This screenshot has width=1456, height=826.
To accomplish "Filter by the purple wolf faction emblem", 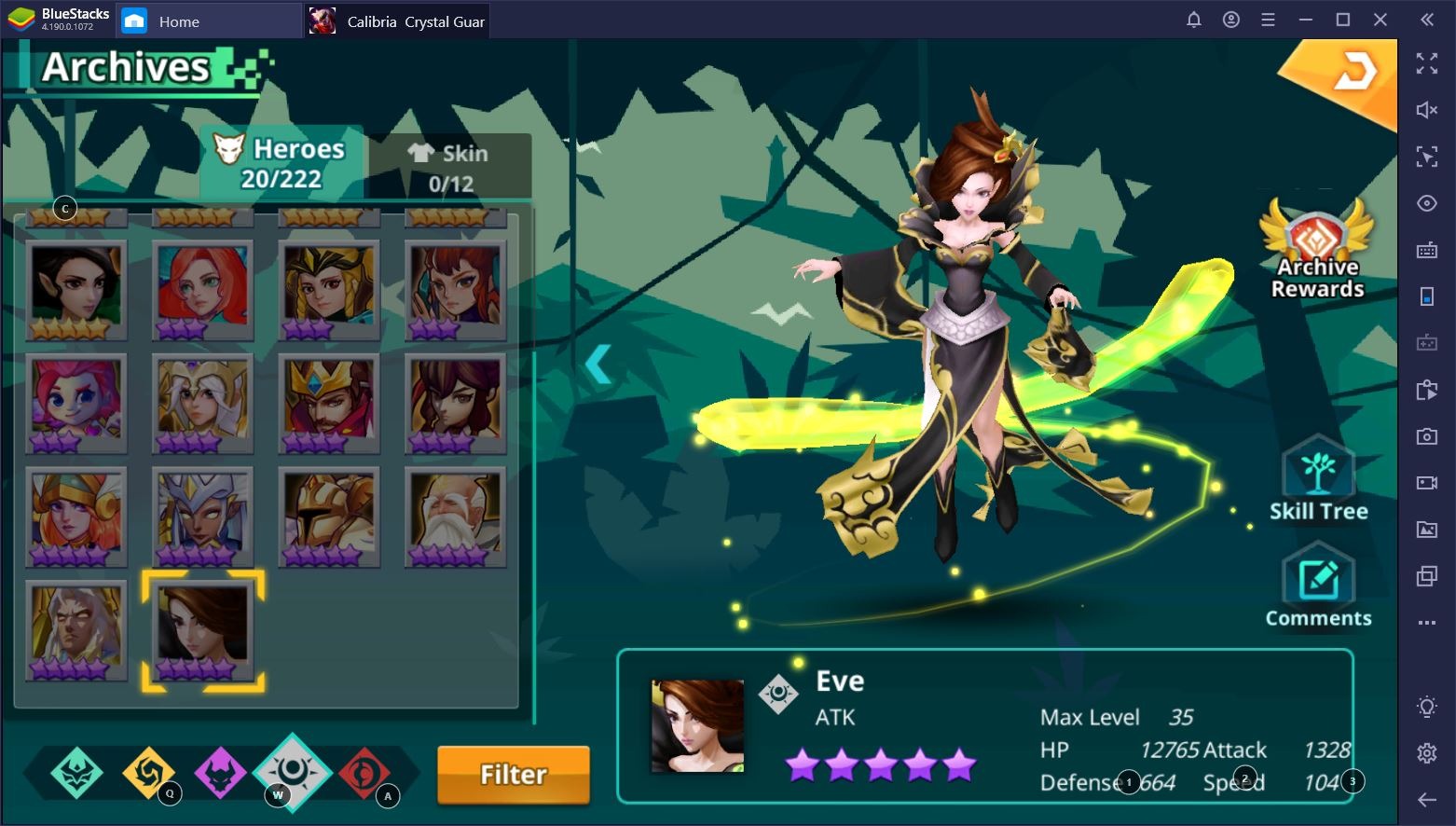I will (x=220, y=773).
